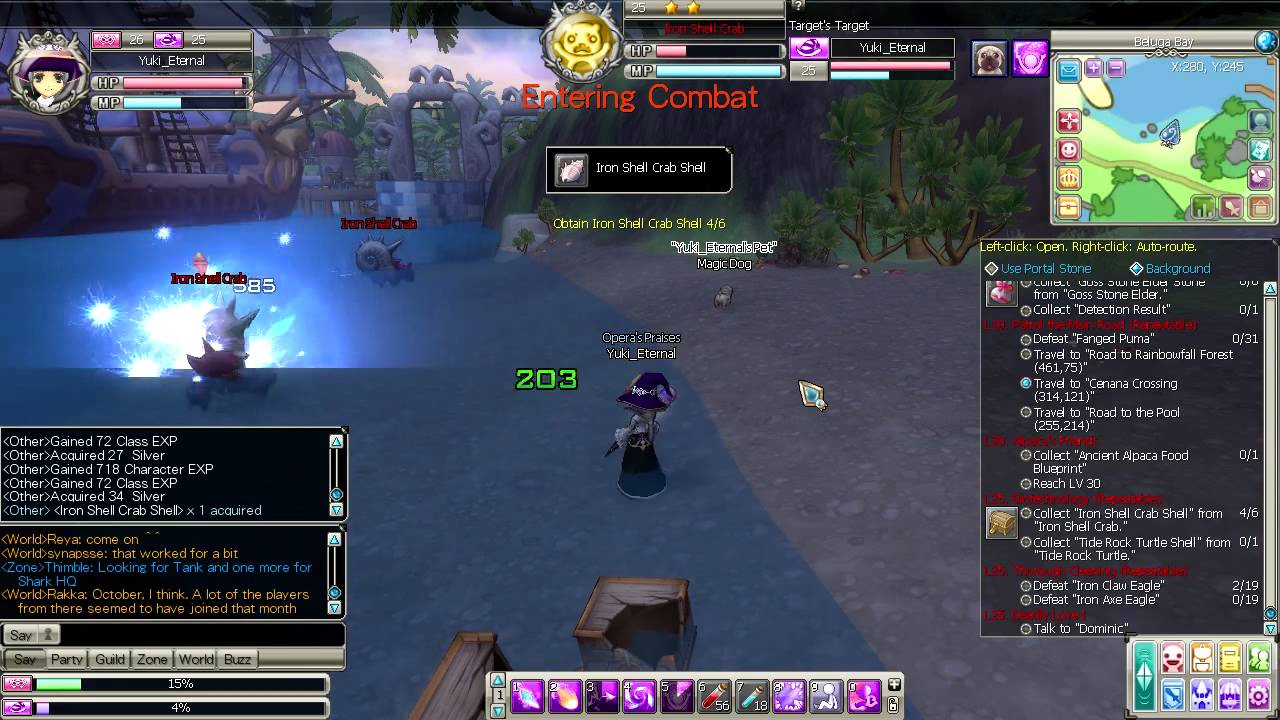Switch chat channel to Guild tab
Screen dimensions: 1280x720
tap(110, 659)
